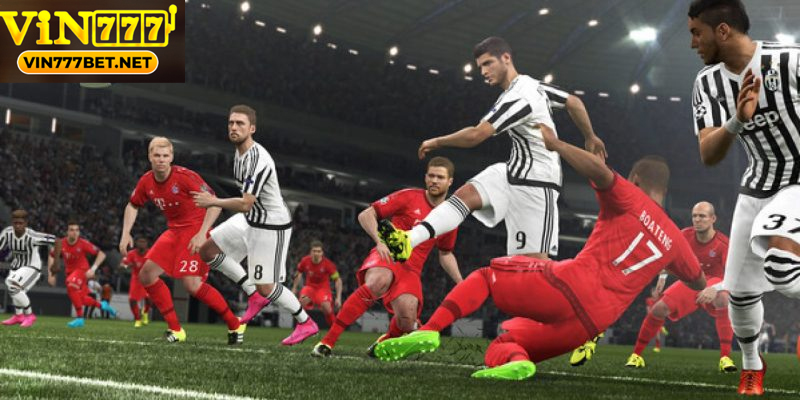Click the VIN777 logo watermark
The image size is (800, 400).
[x=88, y=26]
